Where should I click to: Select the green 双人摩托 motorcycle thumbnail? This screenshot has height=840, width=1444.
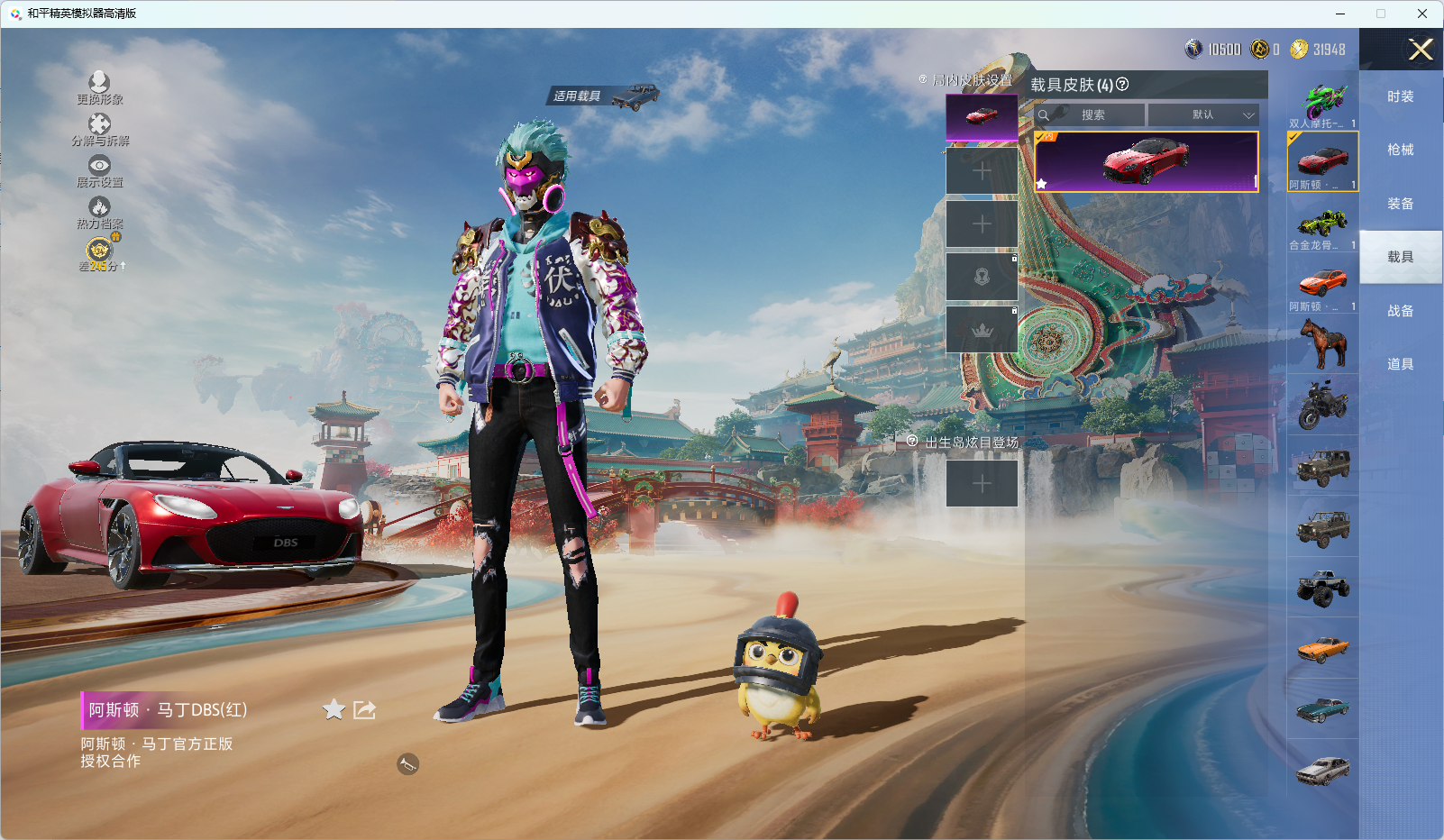point(1322,101)
